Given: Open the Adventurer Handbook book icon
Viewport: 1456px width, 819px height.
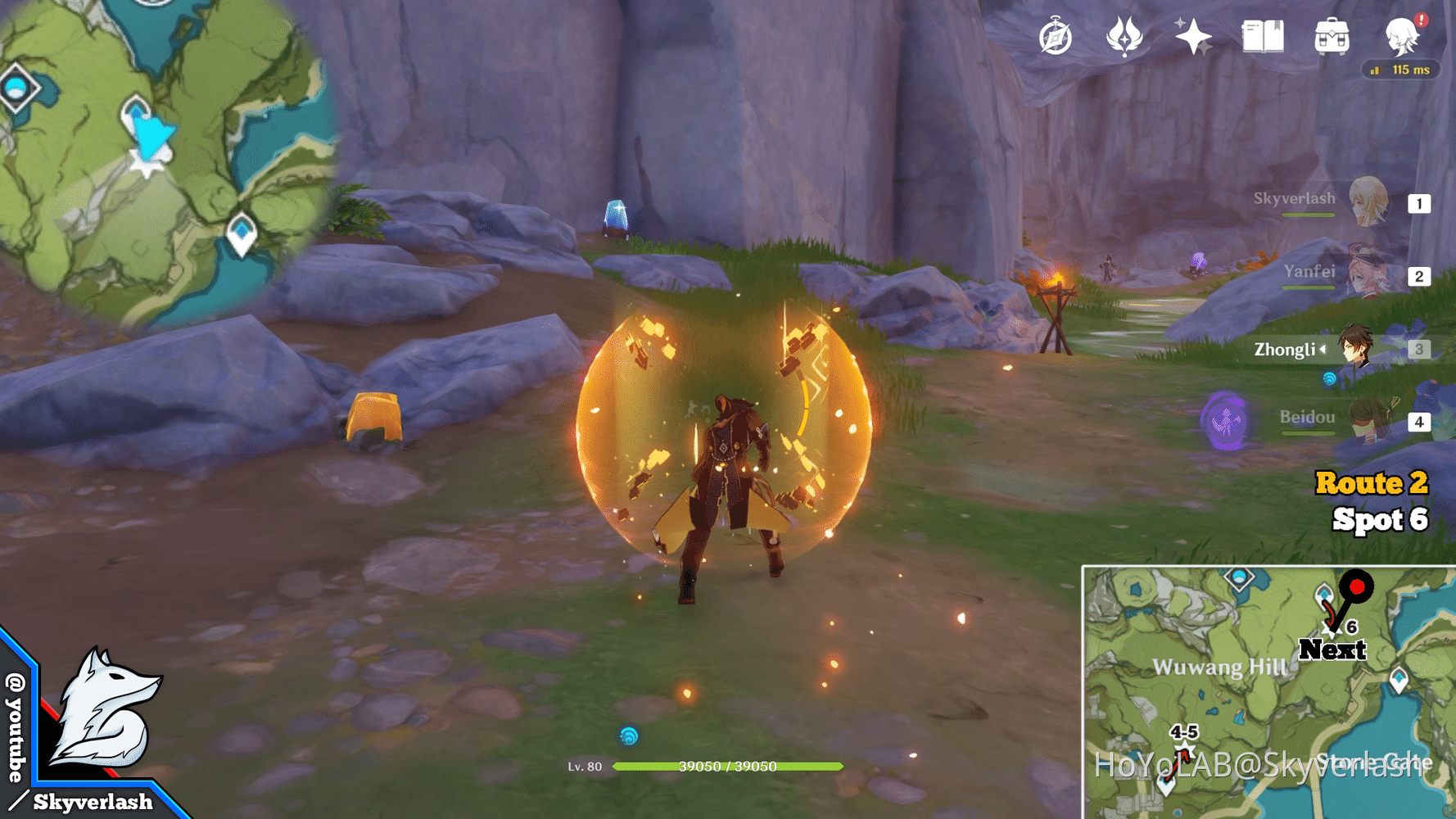Looking at the screenshot, I should pyautogui.click(x=1260, y=37).
